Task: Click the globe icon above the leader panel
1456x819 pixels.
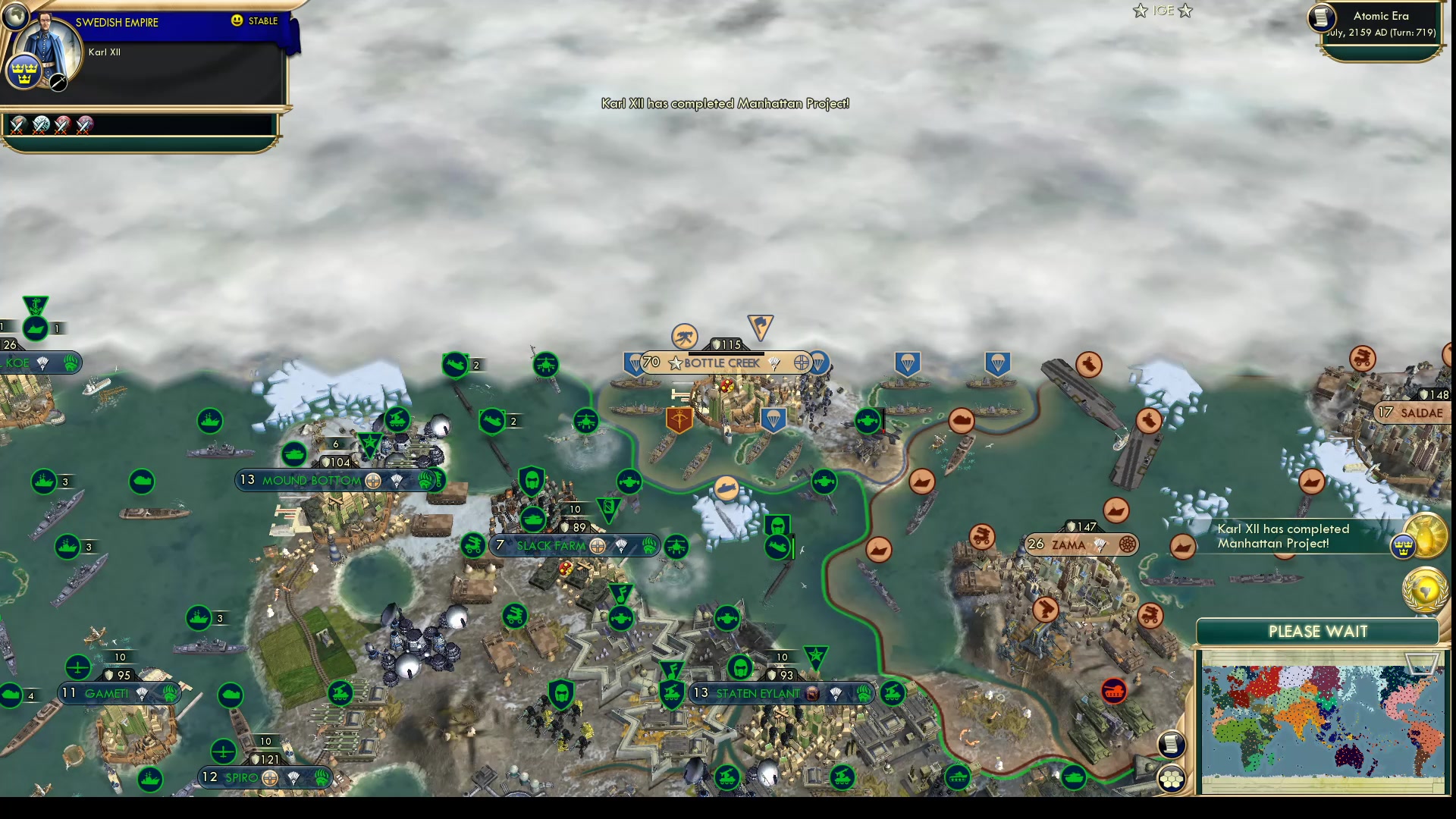Action: click(x=15, y=15)
